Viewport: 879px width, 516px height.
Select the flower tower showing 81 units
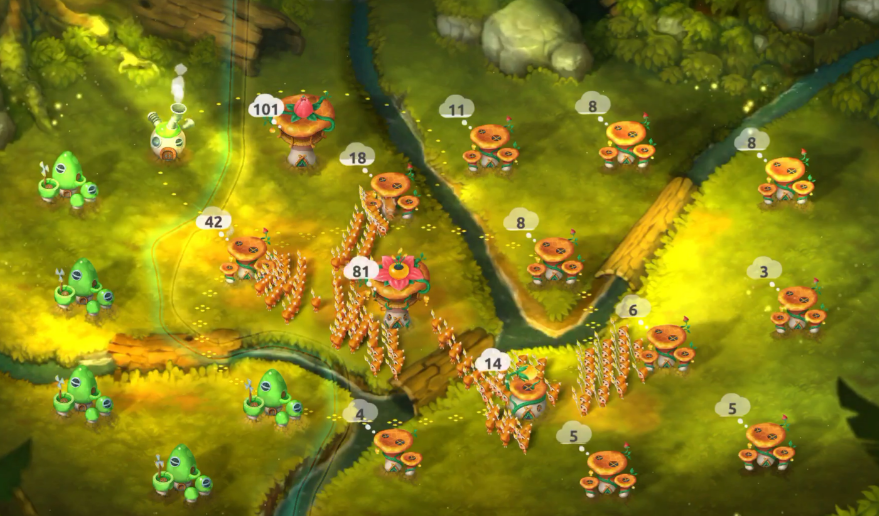click(x=400, y=290)
